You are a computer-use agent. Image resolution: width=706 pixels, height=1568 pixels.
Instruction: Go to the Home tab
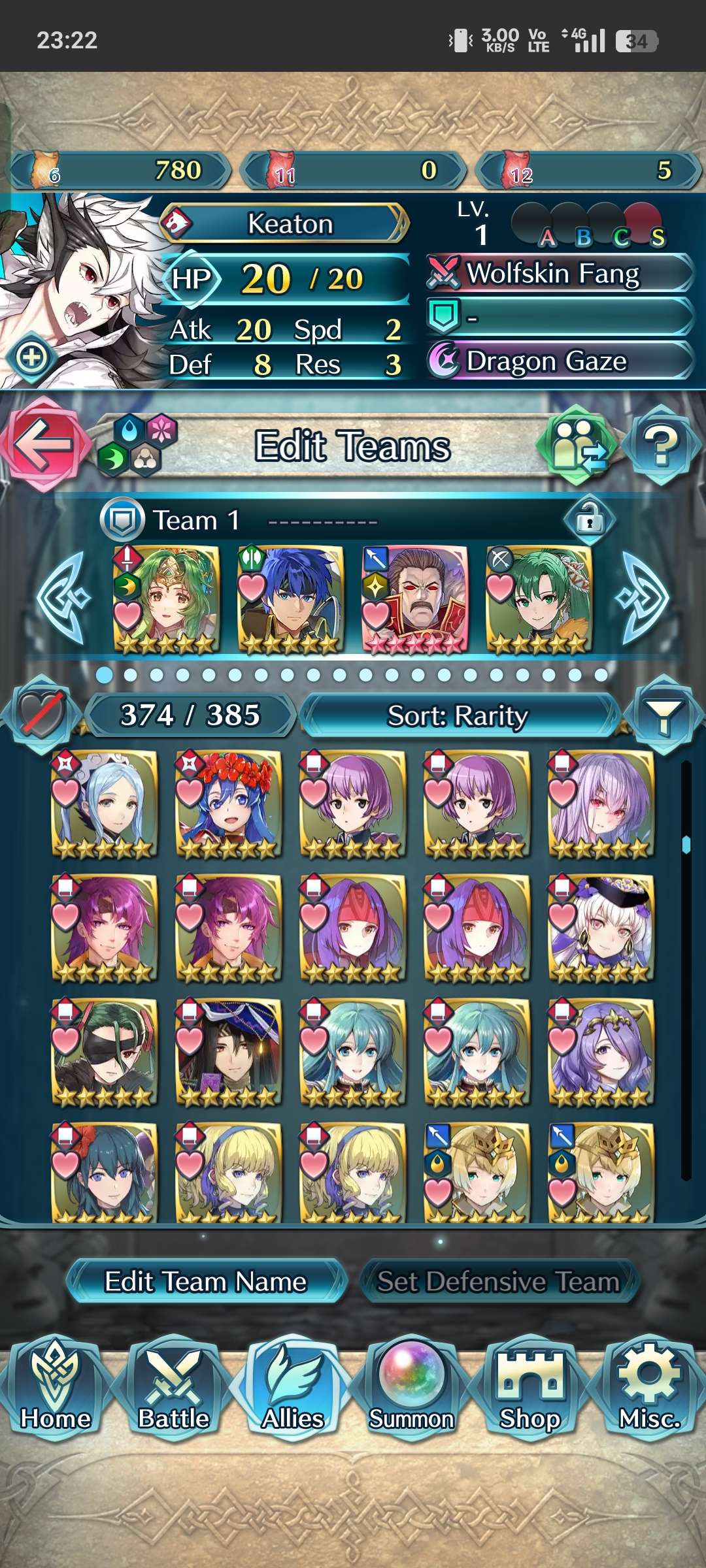(56, 1385)
